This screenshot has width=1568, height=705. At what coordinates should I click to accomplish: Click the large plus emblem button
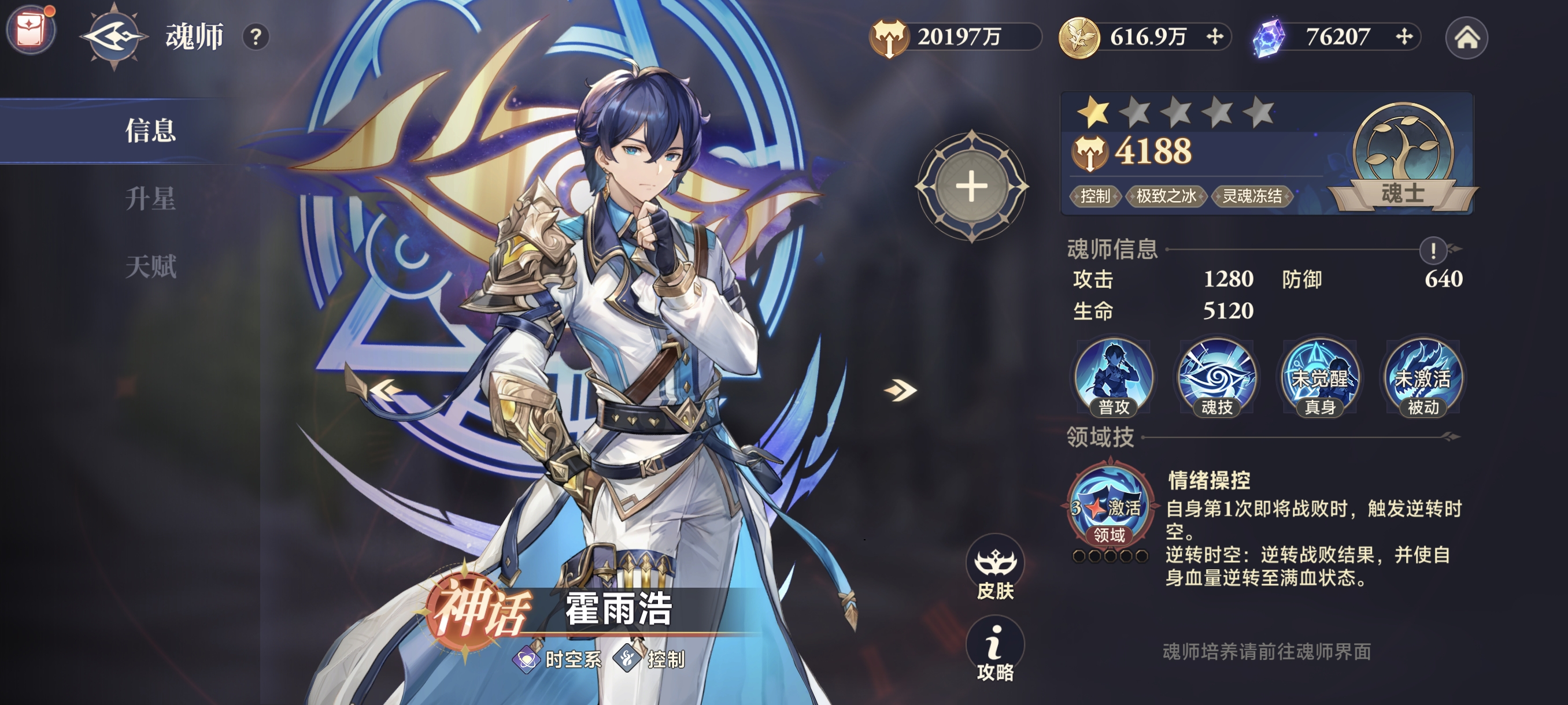(971, 186)
